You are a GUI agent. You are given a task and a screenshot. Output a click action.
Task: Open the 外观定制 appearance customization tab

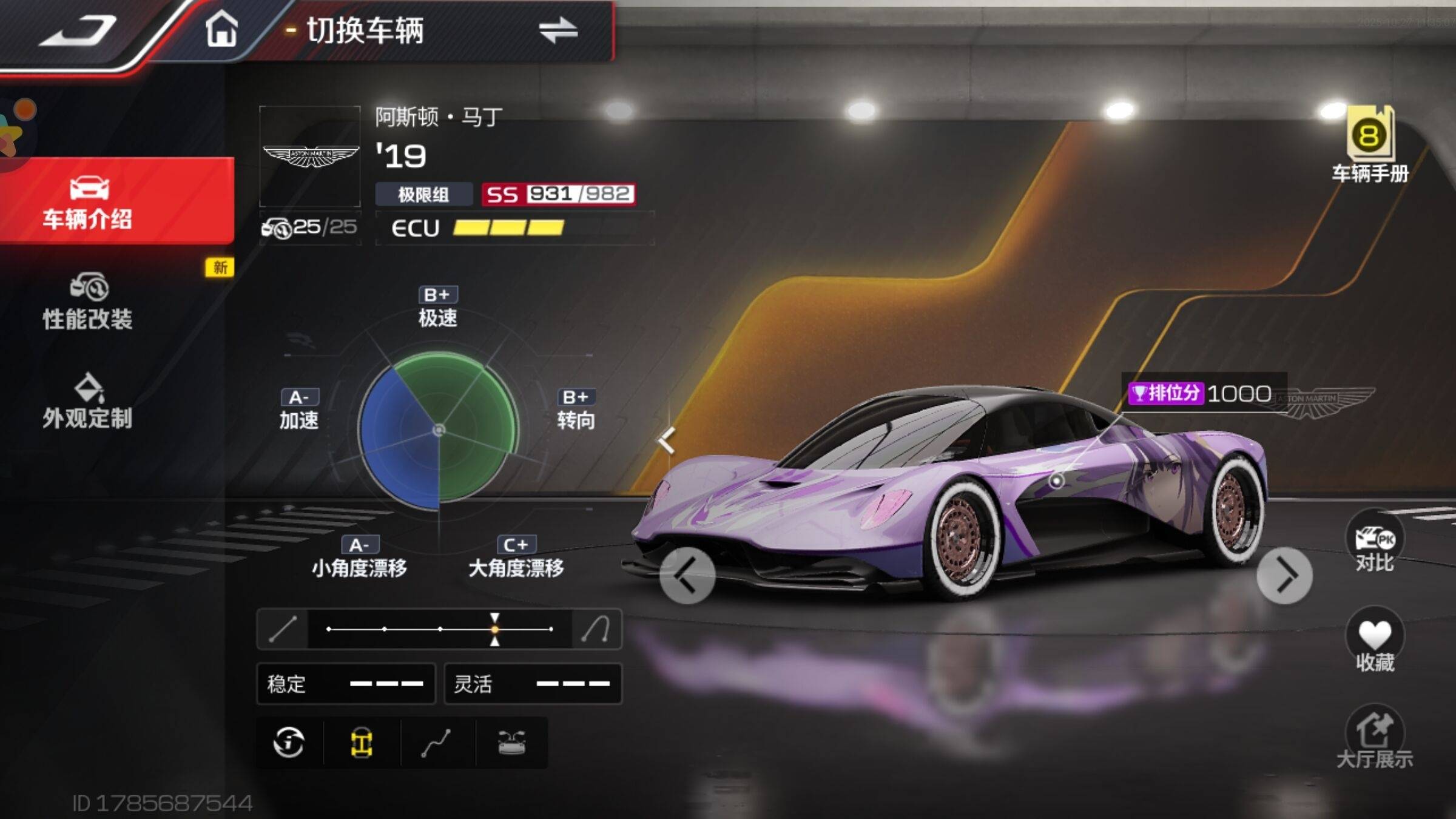(x=88, y=402)
